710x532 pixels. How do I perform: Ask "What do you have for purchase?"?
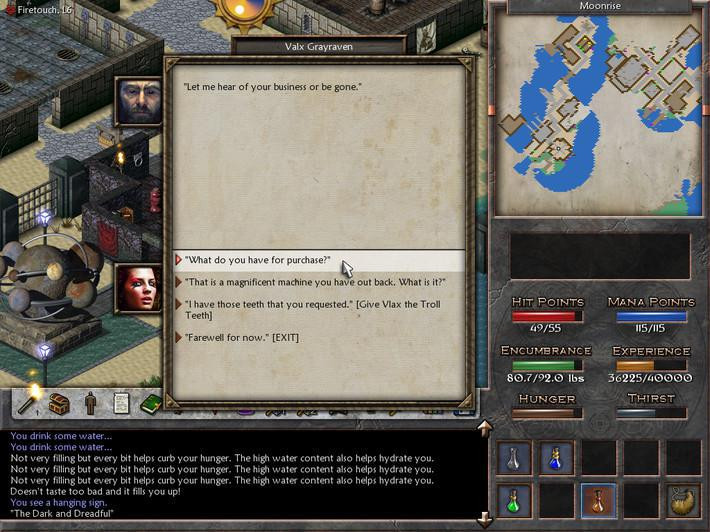coord(258,260)
